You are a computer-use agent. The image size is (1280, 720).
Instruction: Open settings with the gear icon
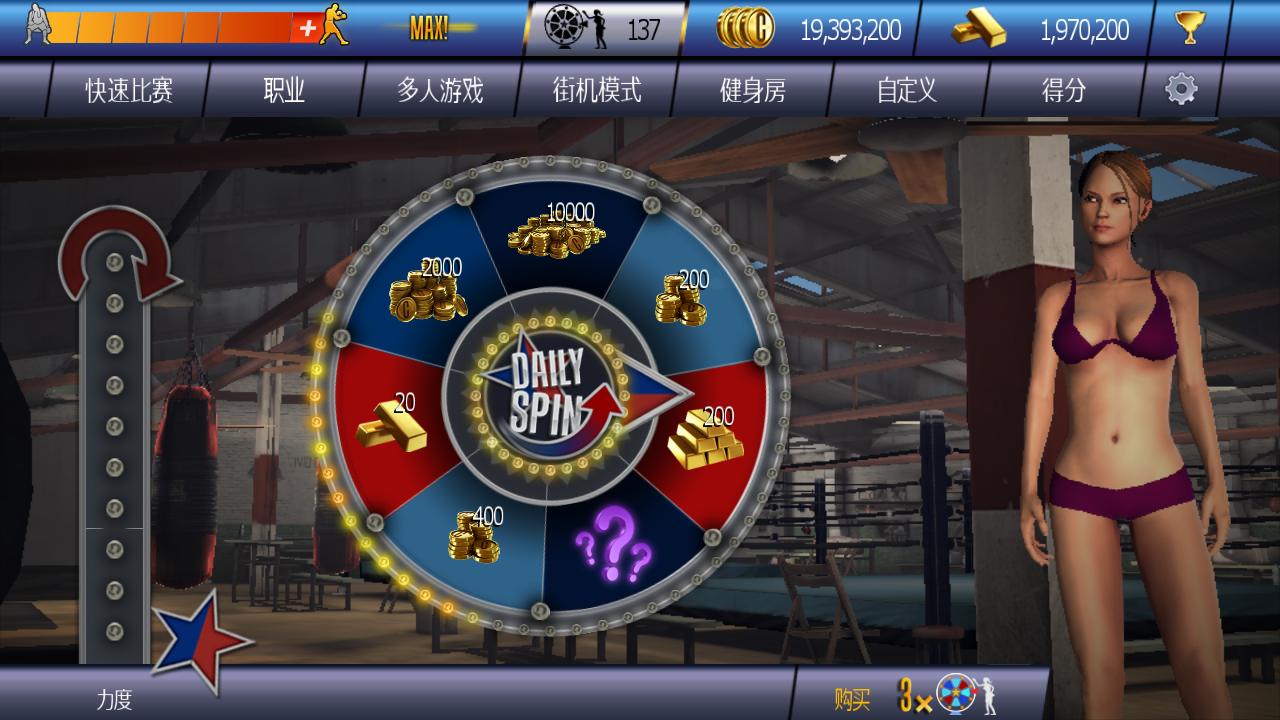(1181, 90)
